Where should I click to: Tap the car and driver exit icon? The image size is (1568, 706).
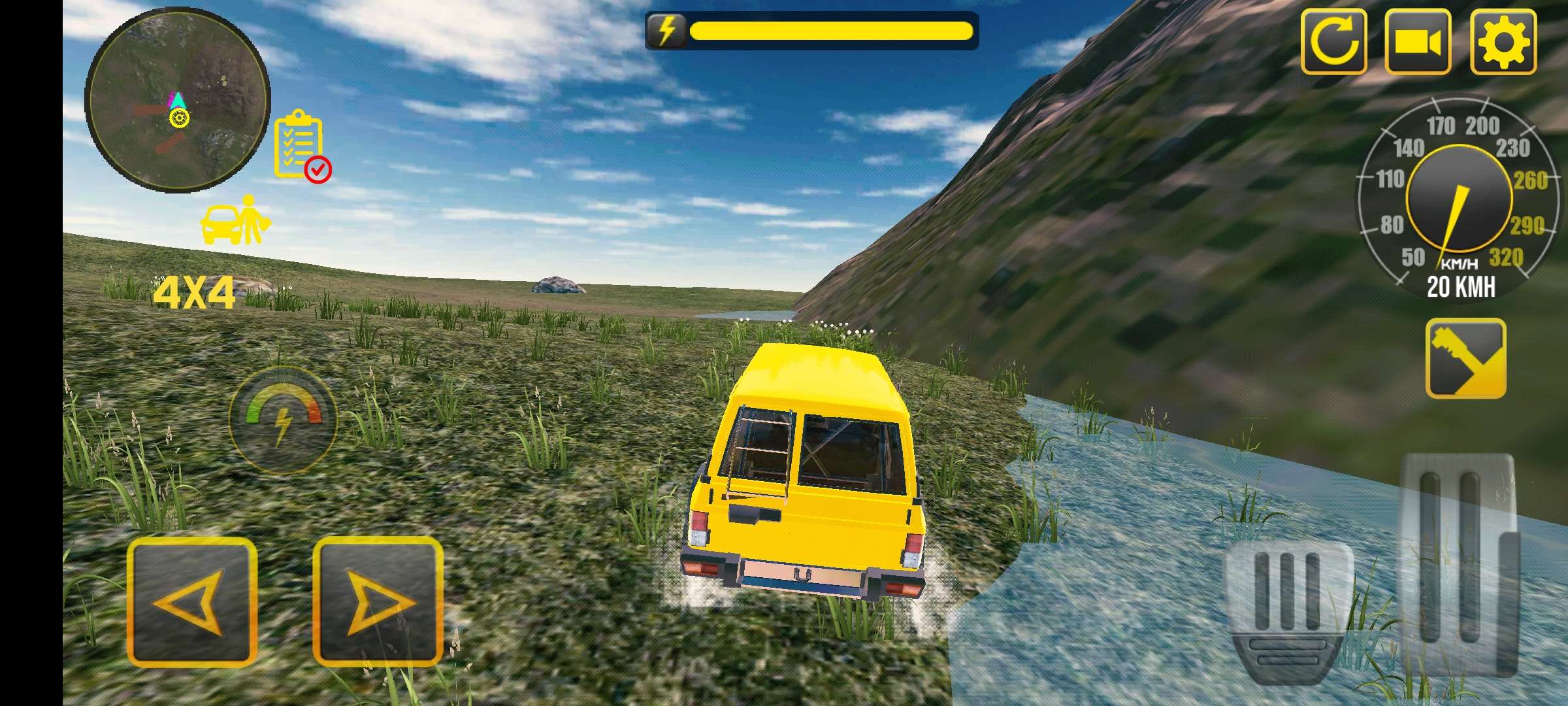coord(235,220)
